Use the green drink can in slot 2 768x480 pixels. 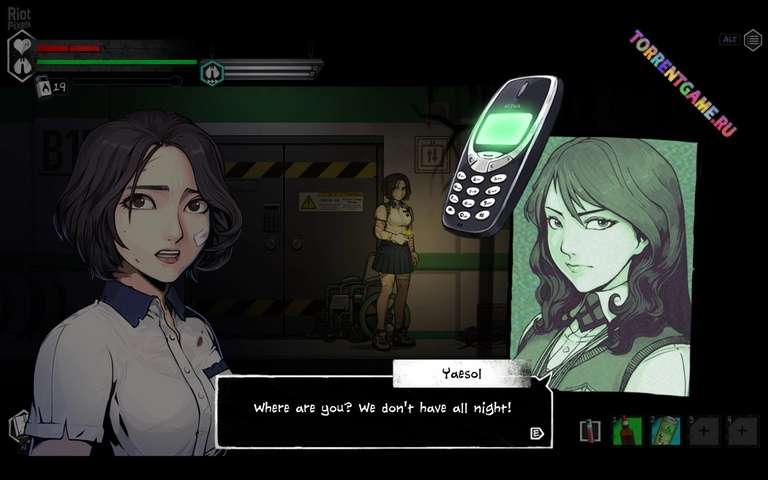coord(665,431)
